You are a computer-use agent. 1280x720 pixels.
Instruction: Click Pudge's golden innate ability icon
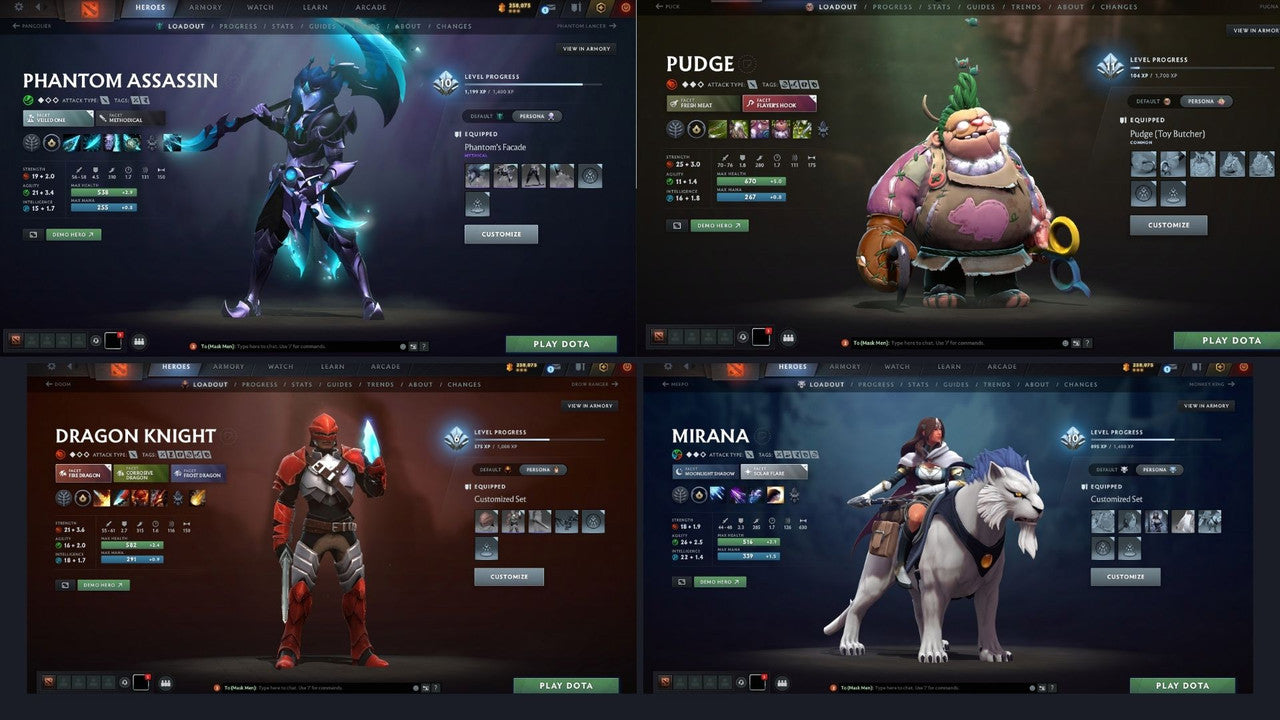tap(697, 129)
